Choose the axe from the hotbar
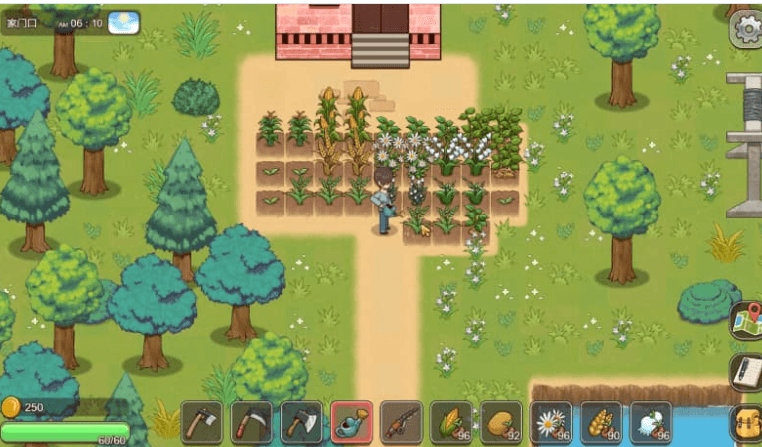Image resolution: width=762 pixels, height=447 pixels. [302, 422]
